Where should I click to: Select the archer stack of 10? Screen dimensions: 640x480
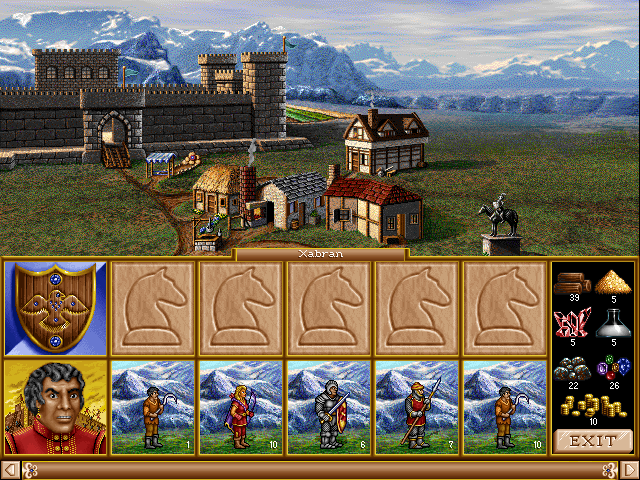click(x=242, y=407)
